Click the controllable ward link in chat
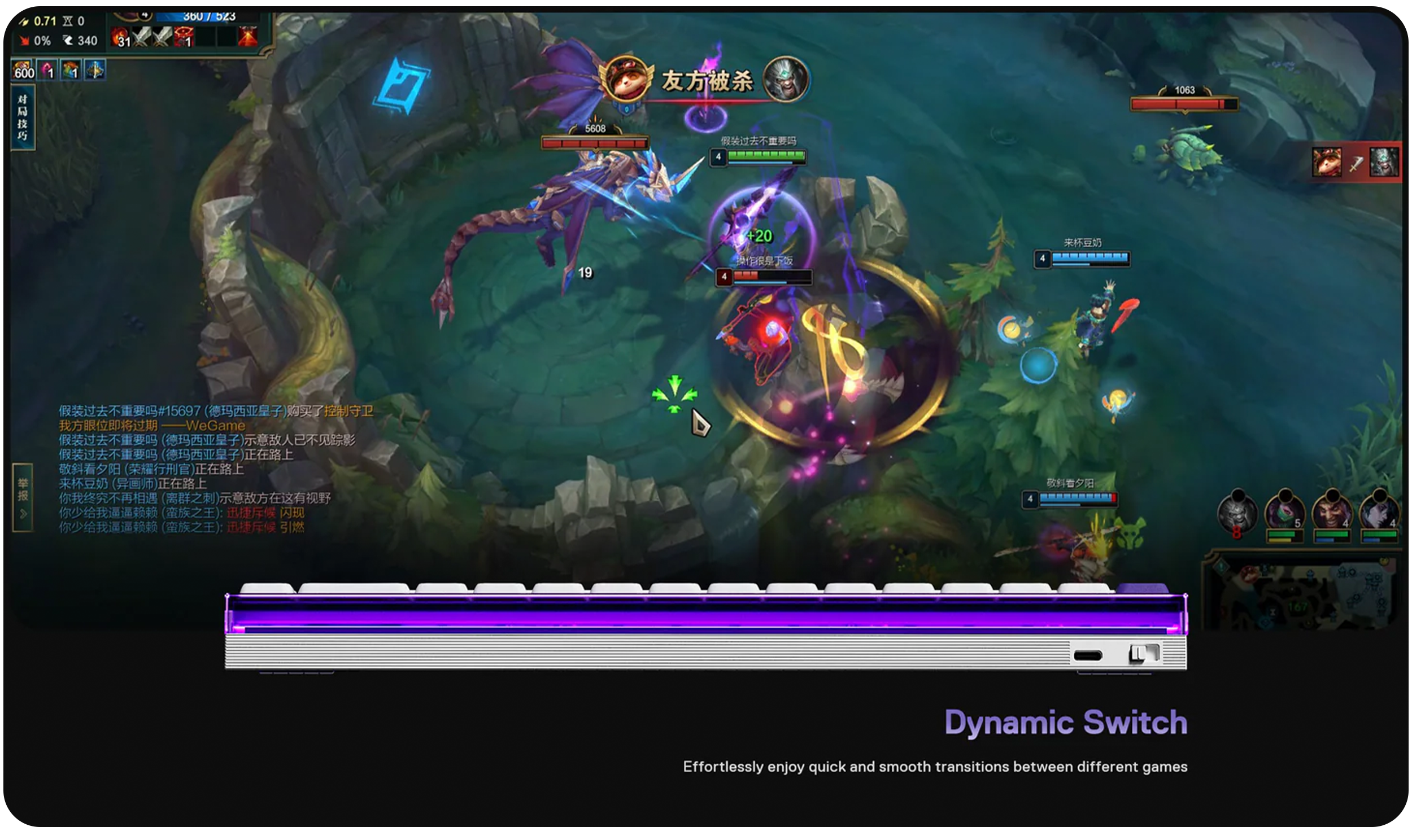 pos(348,411)
